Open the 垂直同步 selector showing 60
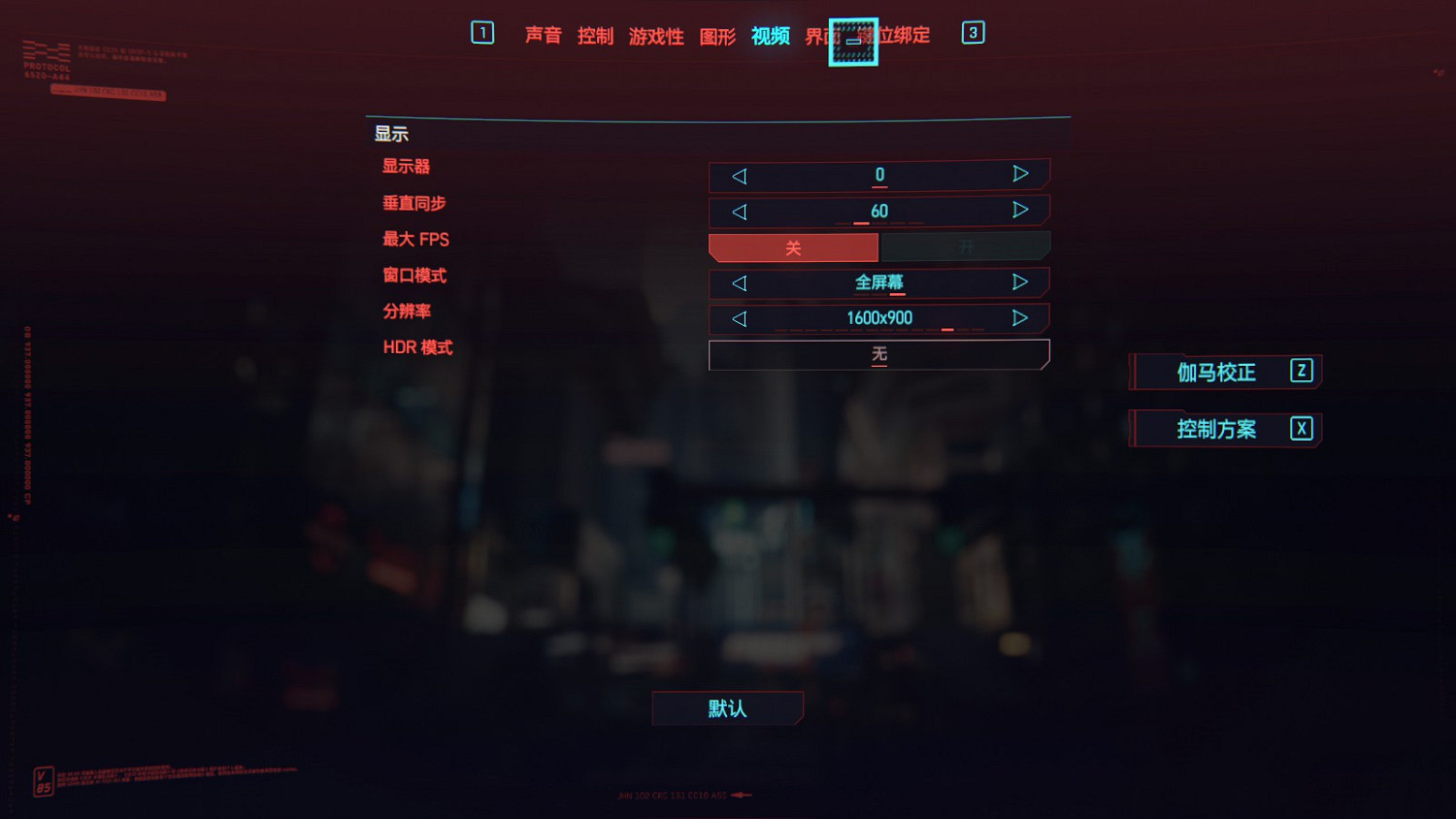The width and height of the screenshot is (1456, 819). click(878, 212)
